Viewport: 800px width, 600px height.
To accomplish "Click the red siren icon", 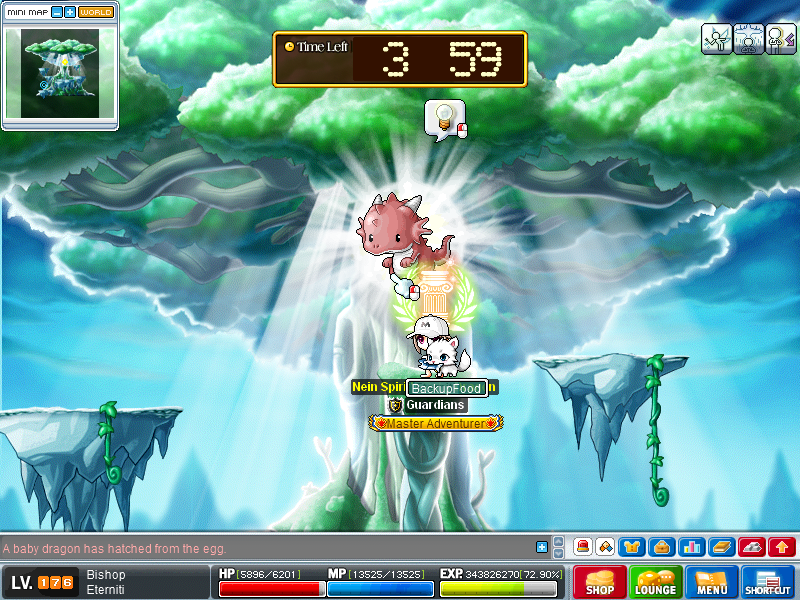I will click(x=582, y=547).
